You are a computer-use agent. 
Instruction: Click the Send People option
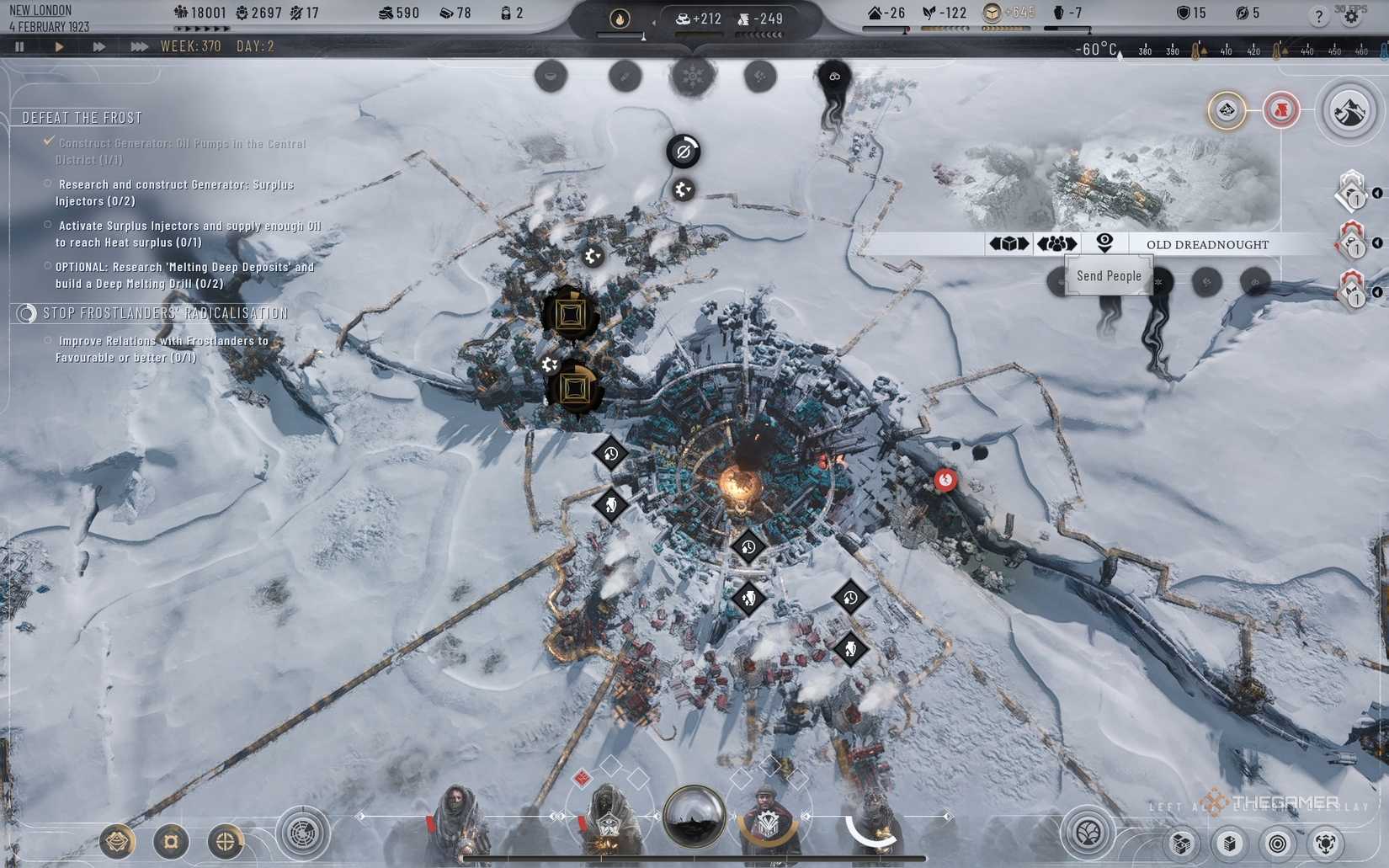point(1110,275)
